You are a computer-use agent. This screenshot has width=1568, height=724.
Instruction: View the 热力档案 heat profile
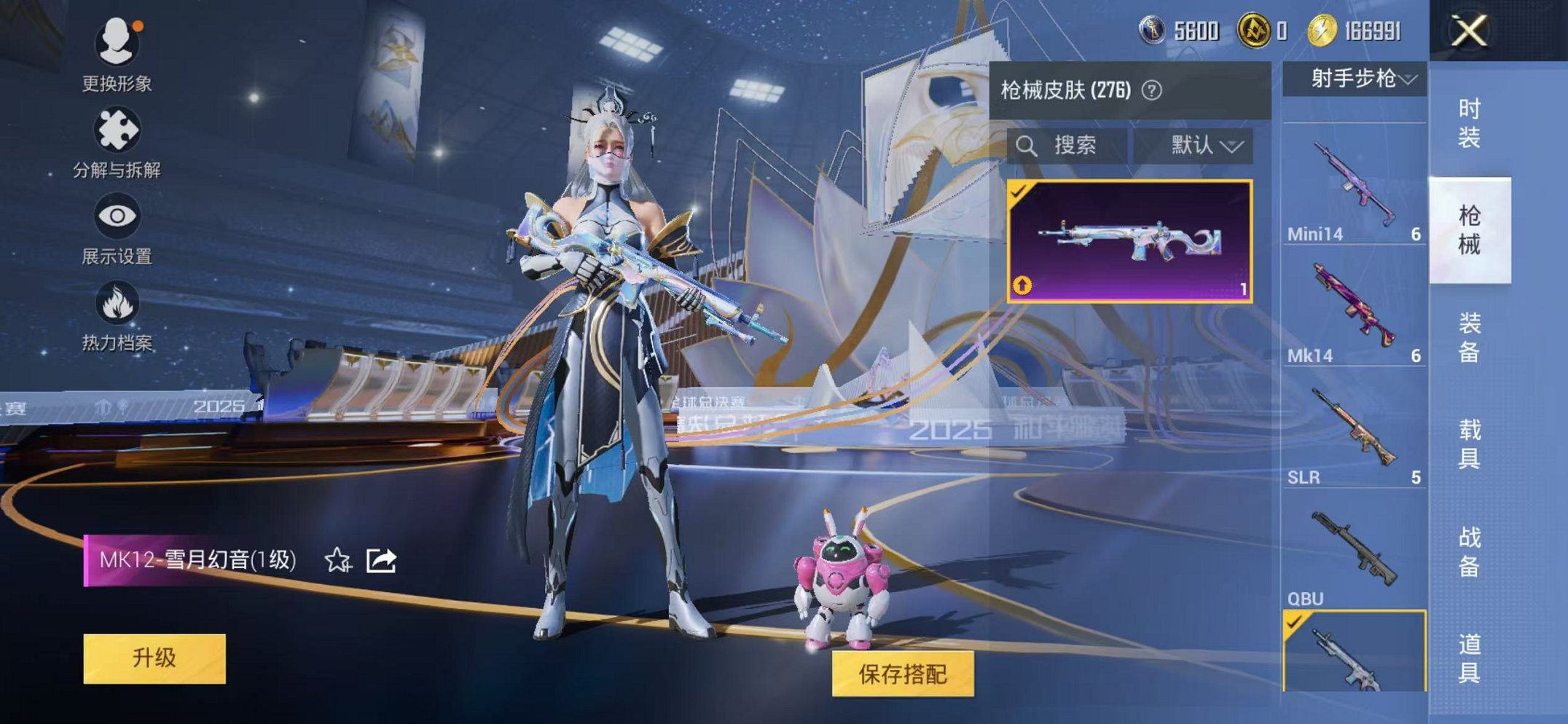click(117, 313)
